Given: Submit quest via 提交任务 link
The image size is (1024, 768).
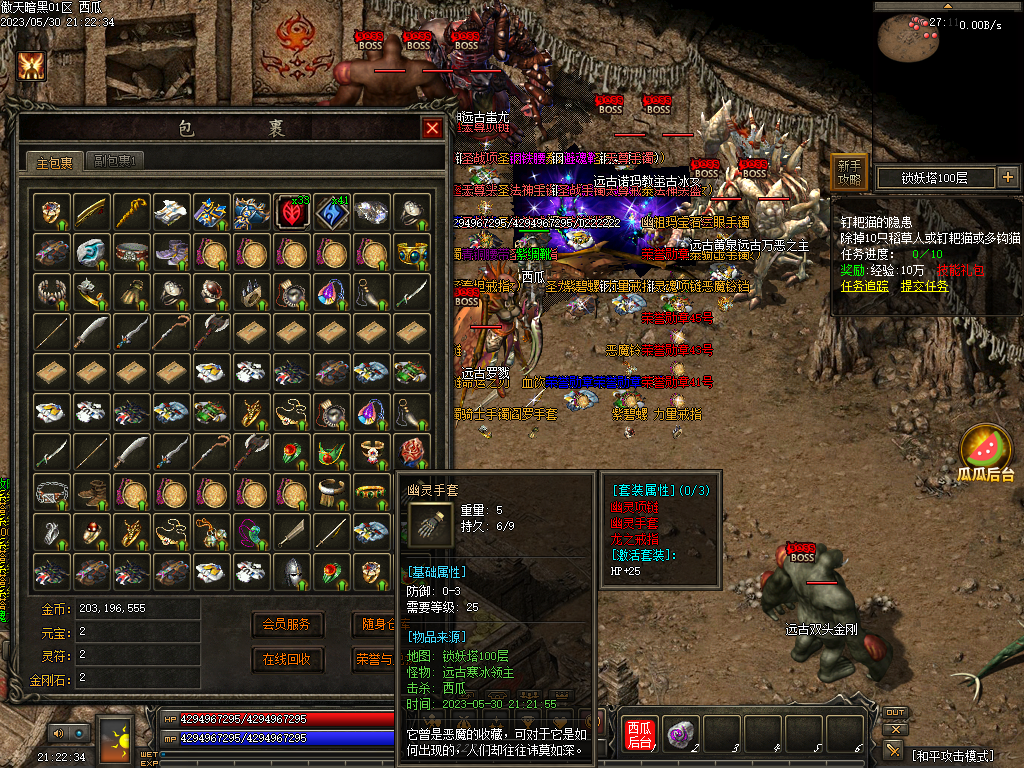Looking at the screenshot, I should tap(925, 285).
